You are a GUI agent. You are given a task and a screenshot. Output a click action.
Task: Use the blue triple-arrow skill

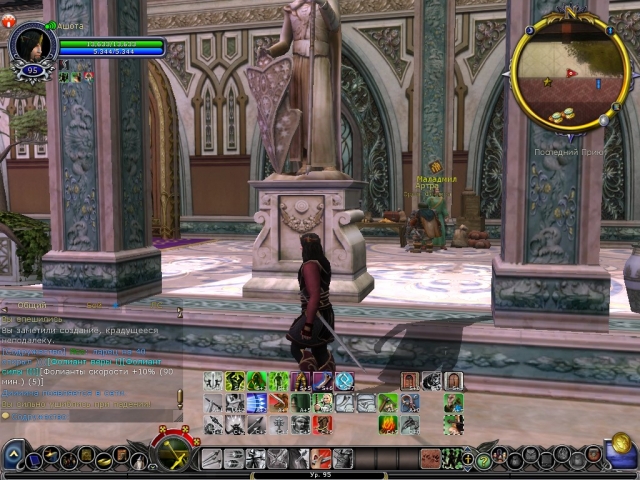tap(255, 402)
